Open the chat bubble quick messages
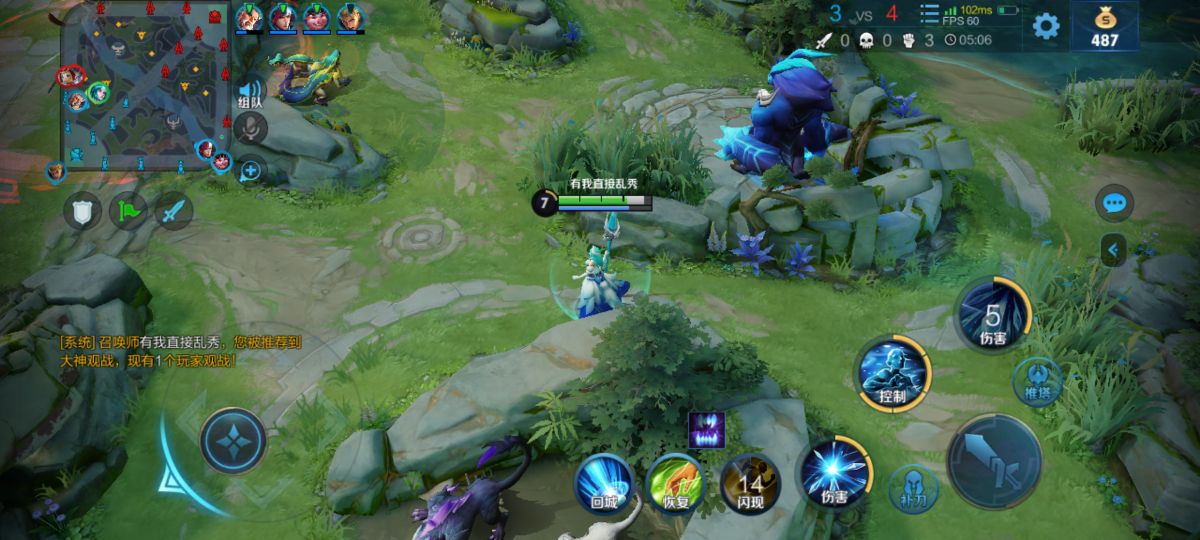 pyautogui.click(x=1114, y=203)
